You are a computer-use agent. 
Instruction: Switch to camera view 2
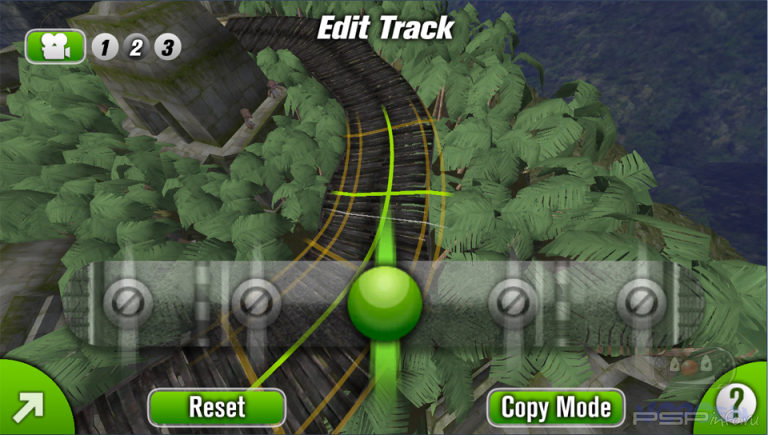136,47
